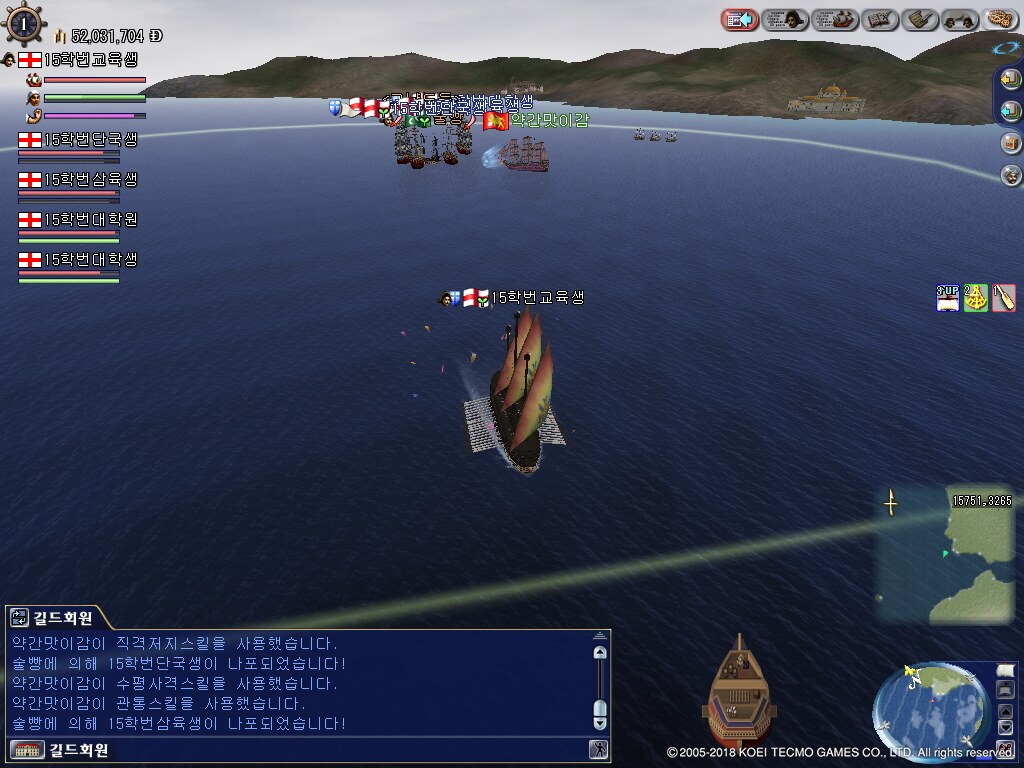Open the sailor face side button
This screenshot has width=1024, height=768.
coord(1011,175)
